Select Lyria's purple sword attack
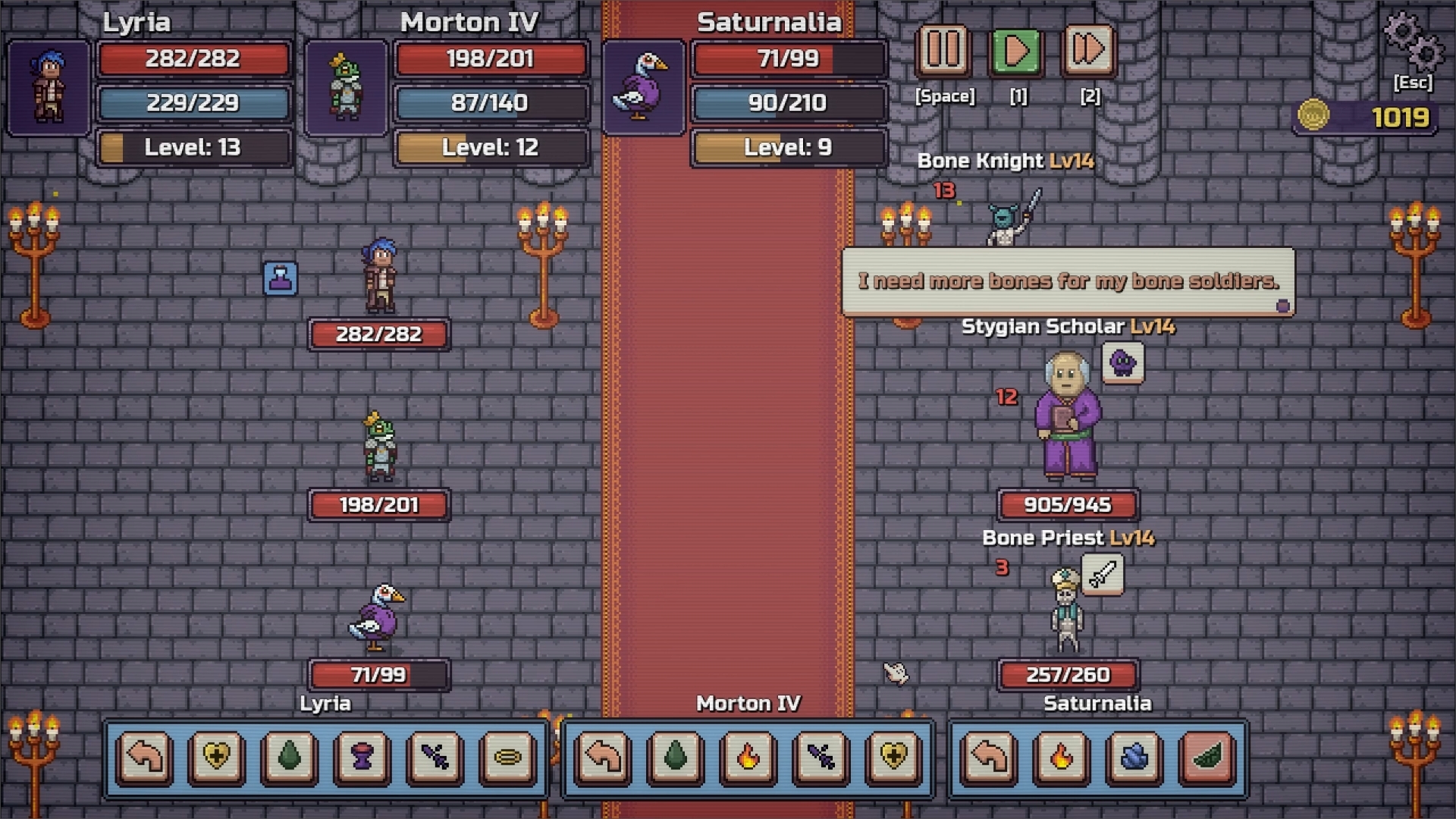 pos(435,757)
